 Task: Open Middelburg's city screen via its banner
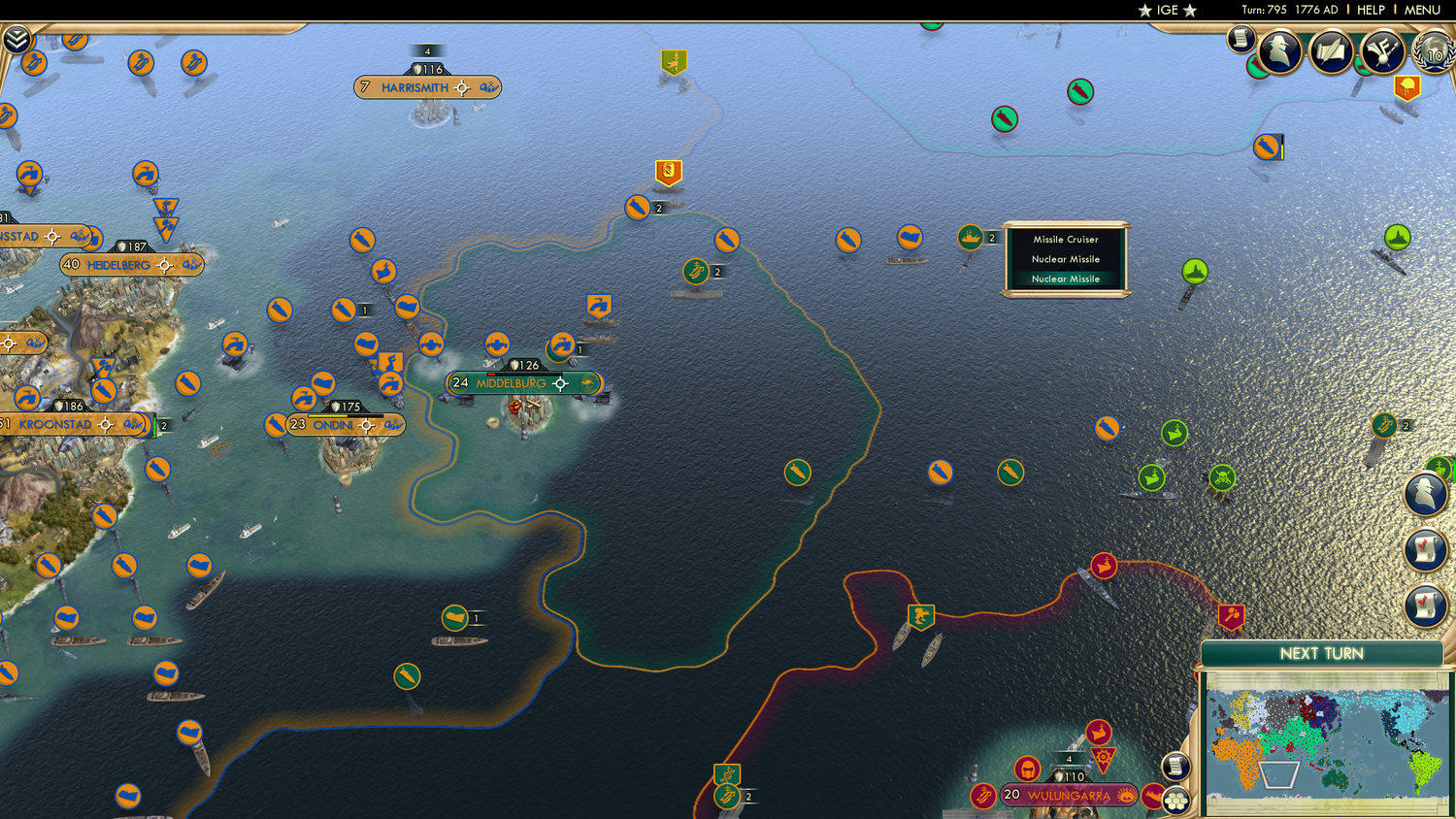(x=510, y=383)
